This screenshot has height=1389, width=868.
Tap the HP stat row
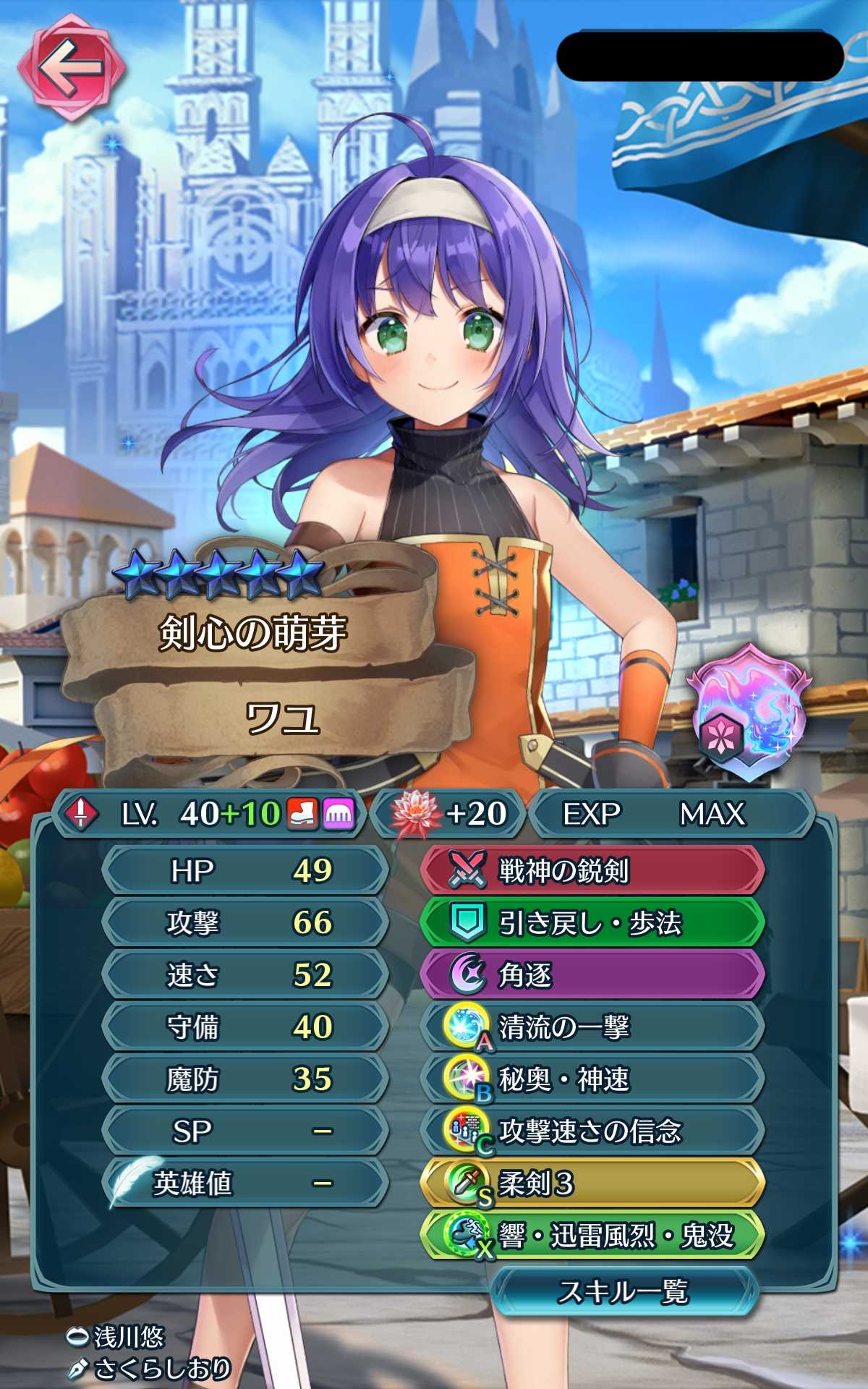pos(246,870)
